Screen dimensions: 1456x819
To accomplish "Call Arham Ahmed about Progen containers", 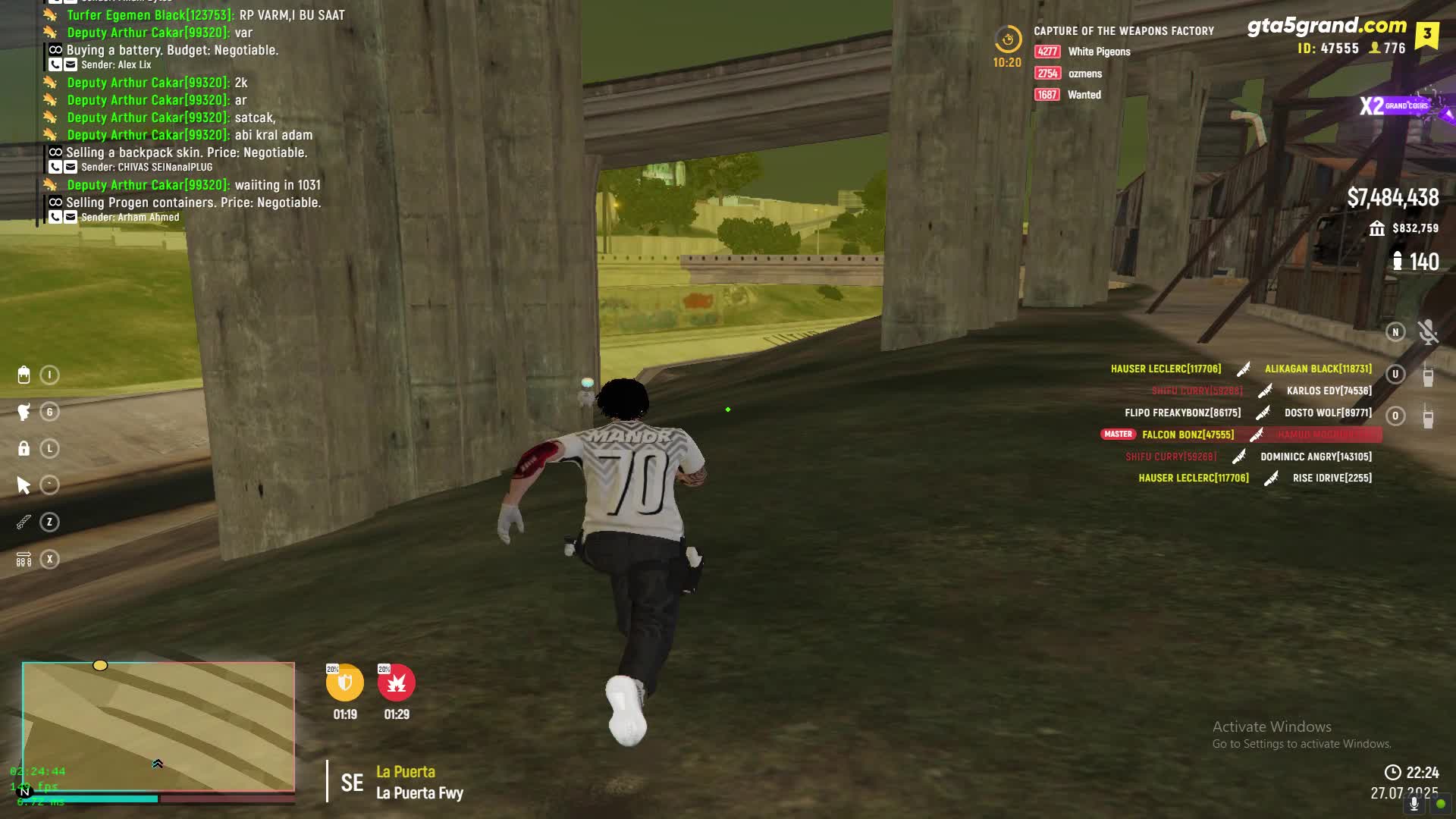I will pyautogui.click(x=55, y=218).
